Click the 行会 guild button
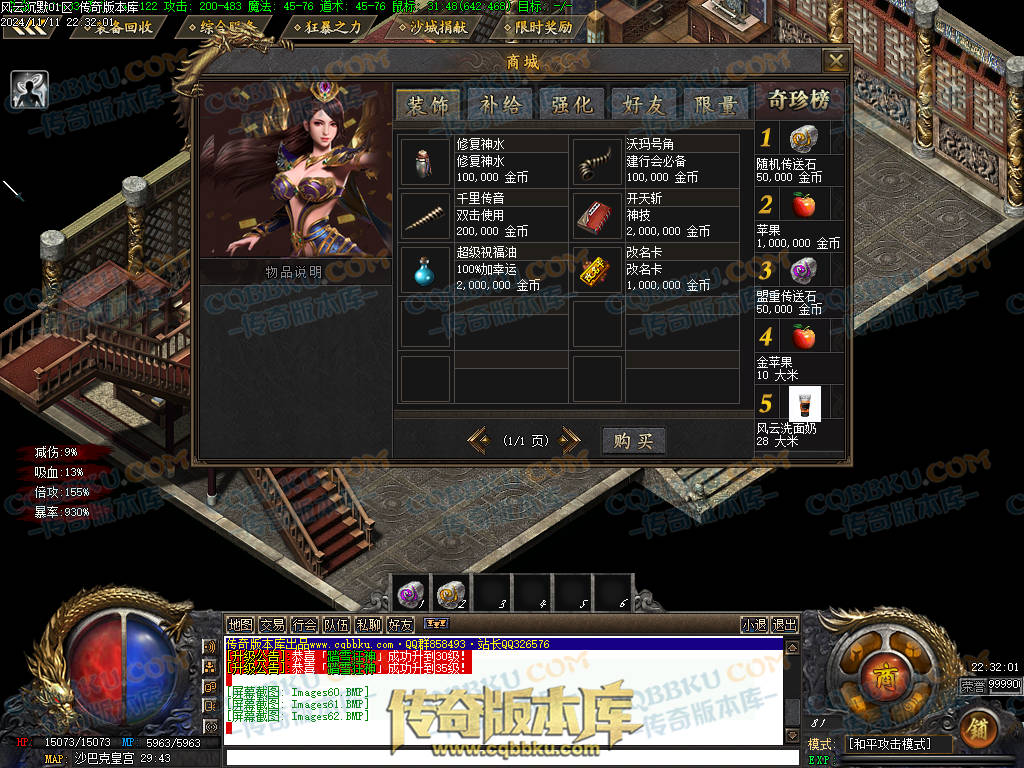The width and height of the screenshot is (1024, 768). (x=304, y=625)
